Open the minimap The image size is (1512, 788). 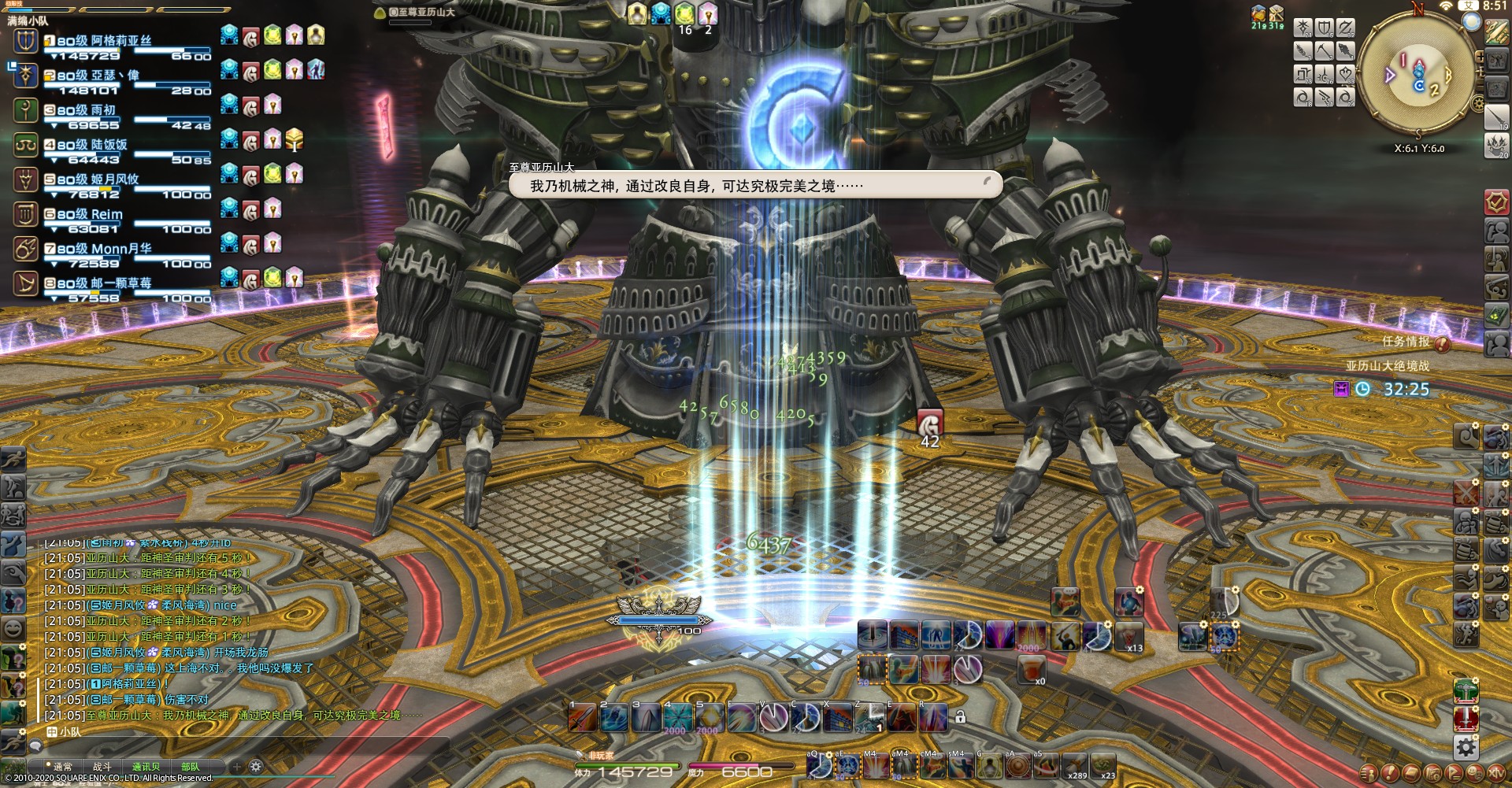[1417, 75]
